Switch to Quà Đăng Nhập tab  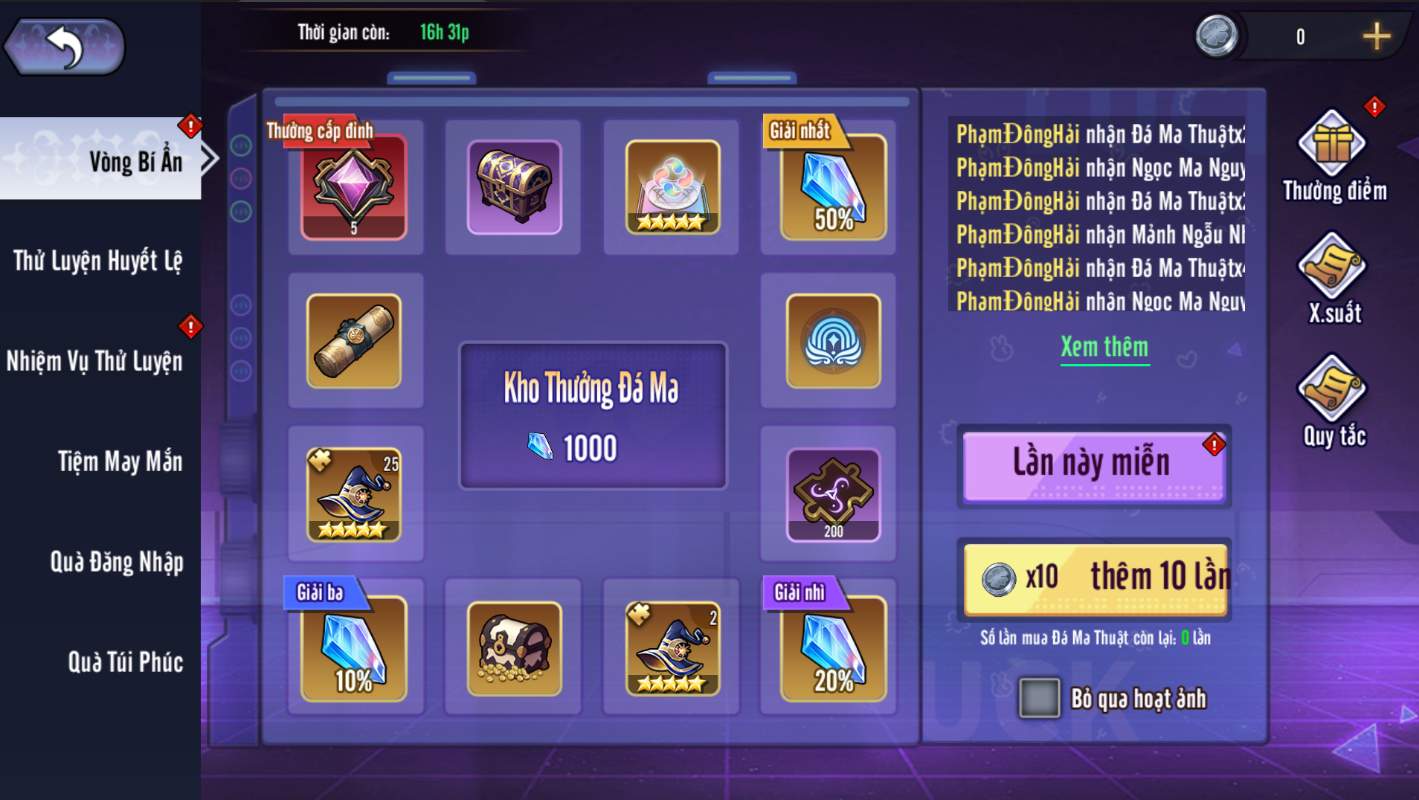pyautogui.click(x=116, y=562)
